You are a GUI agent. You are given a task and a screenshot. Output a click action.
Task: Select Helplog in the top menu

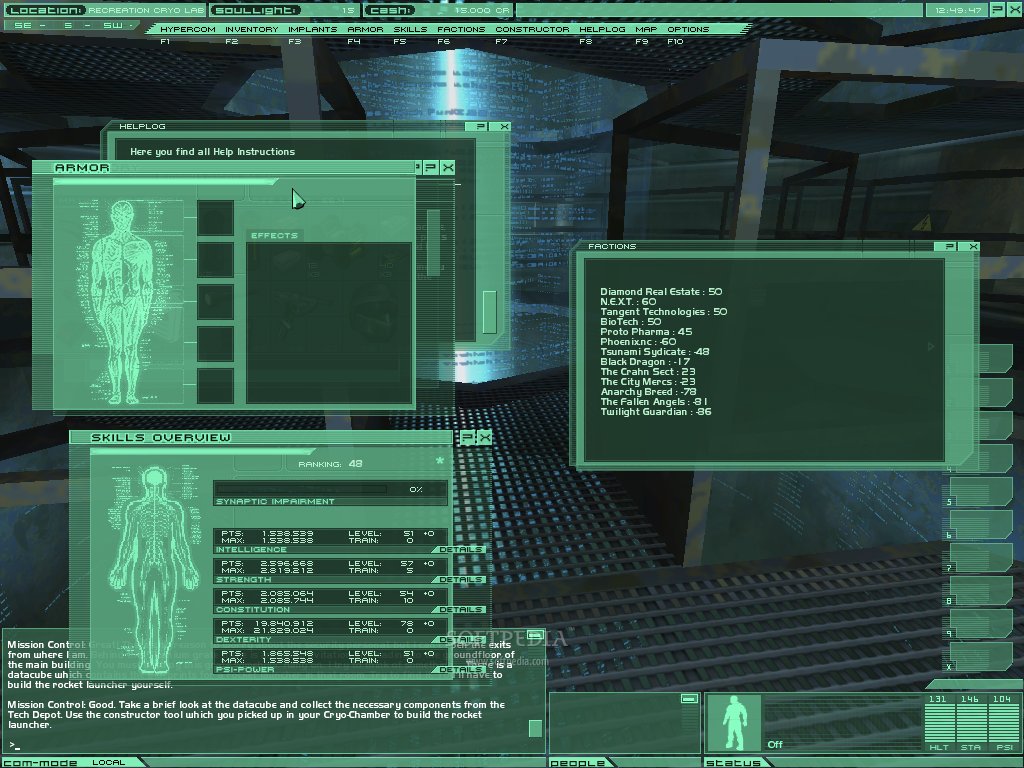click(602, 29)
